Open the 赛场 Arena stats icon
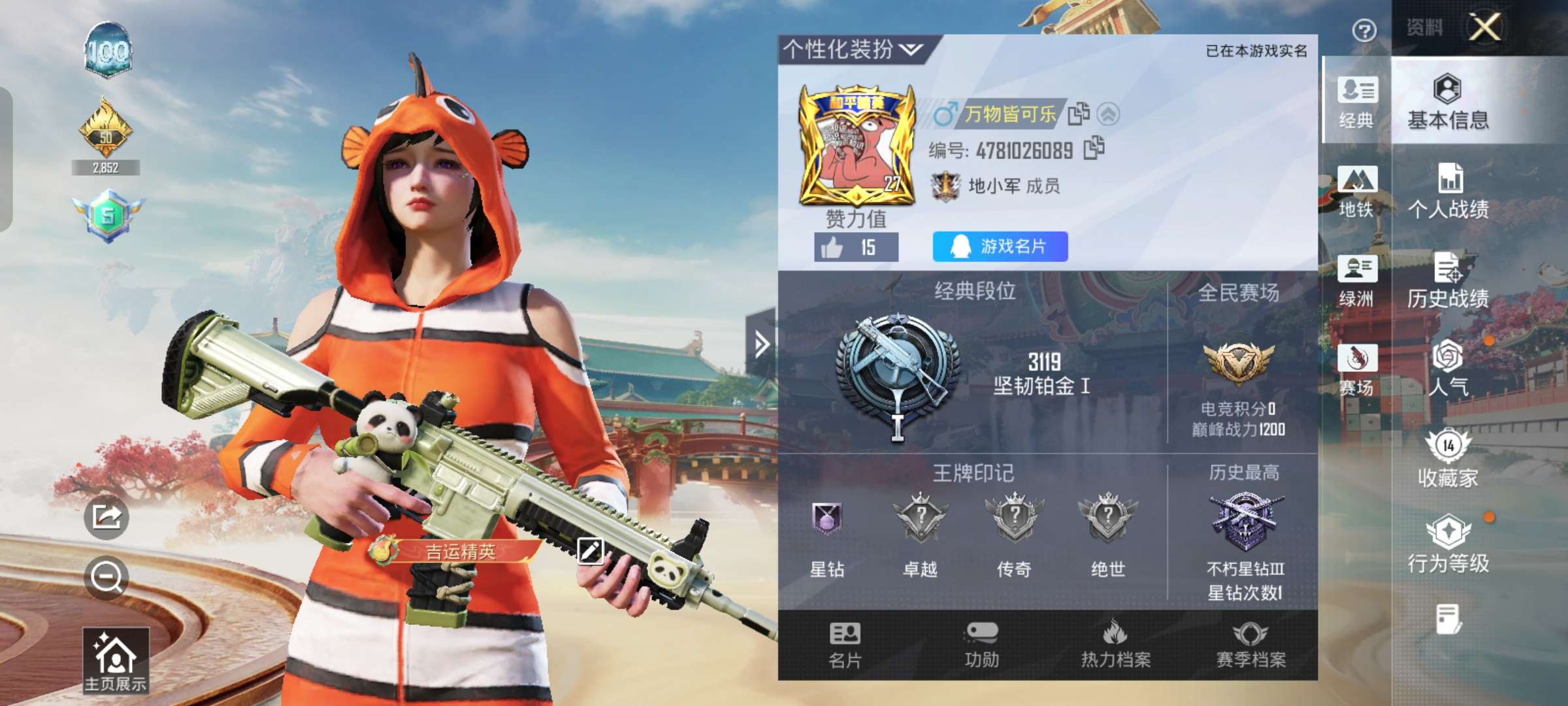 1357,366
